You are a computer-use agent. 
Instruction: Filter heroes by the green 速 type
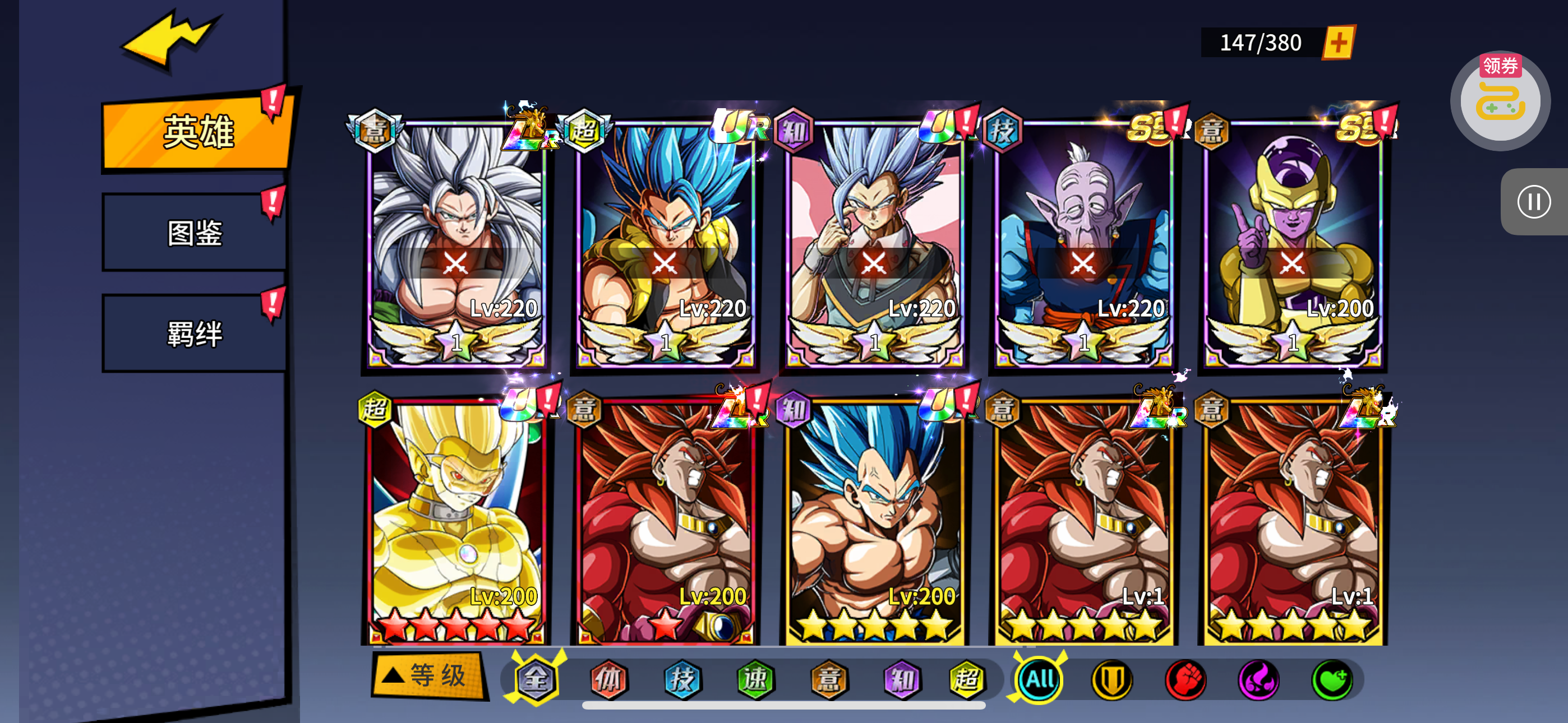coord(755,679)
